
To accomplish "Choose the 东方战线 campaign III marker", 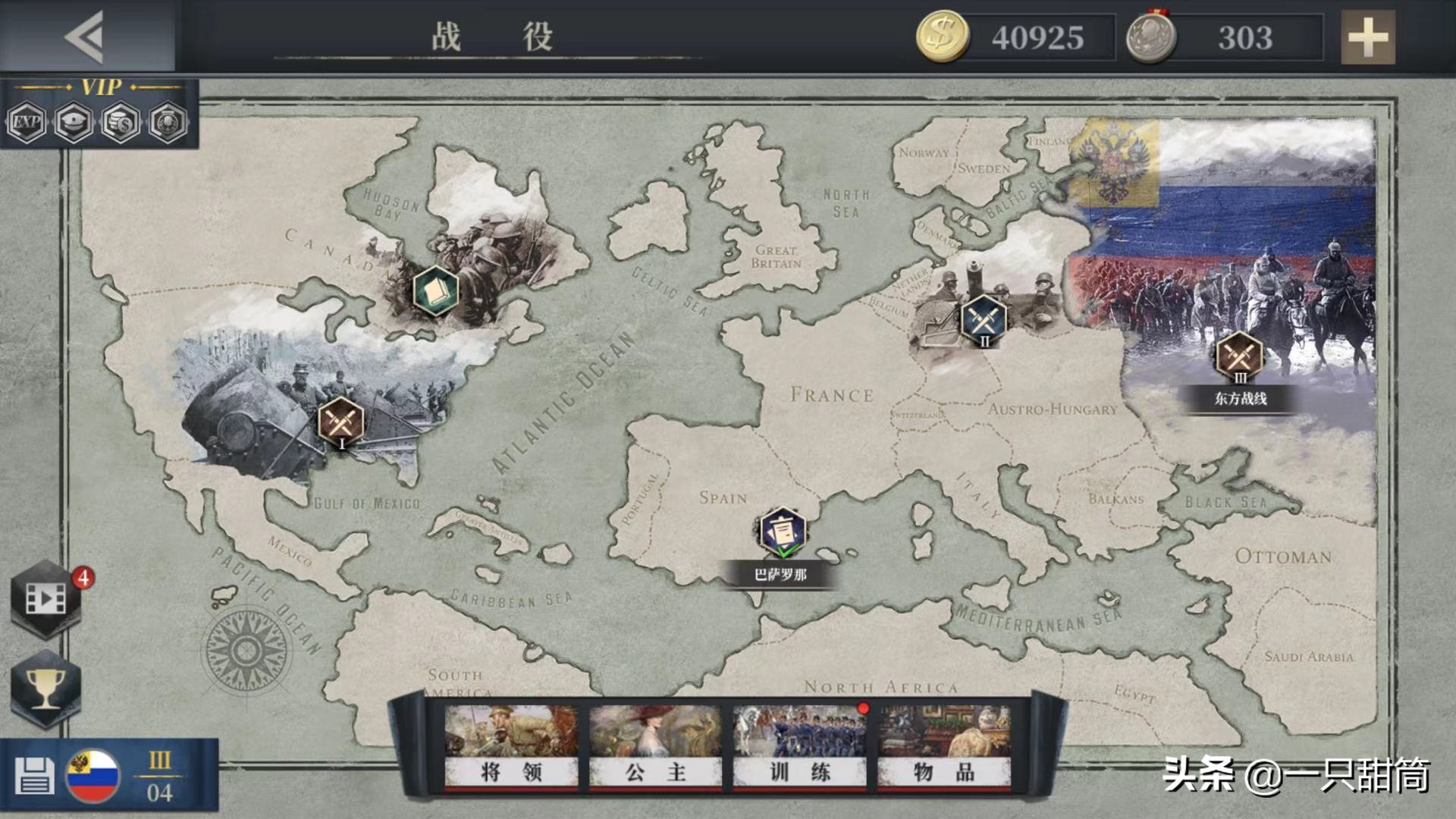I will [x=1239, y=356].
